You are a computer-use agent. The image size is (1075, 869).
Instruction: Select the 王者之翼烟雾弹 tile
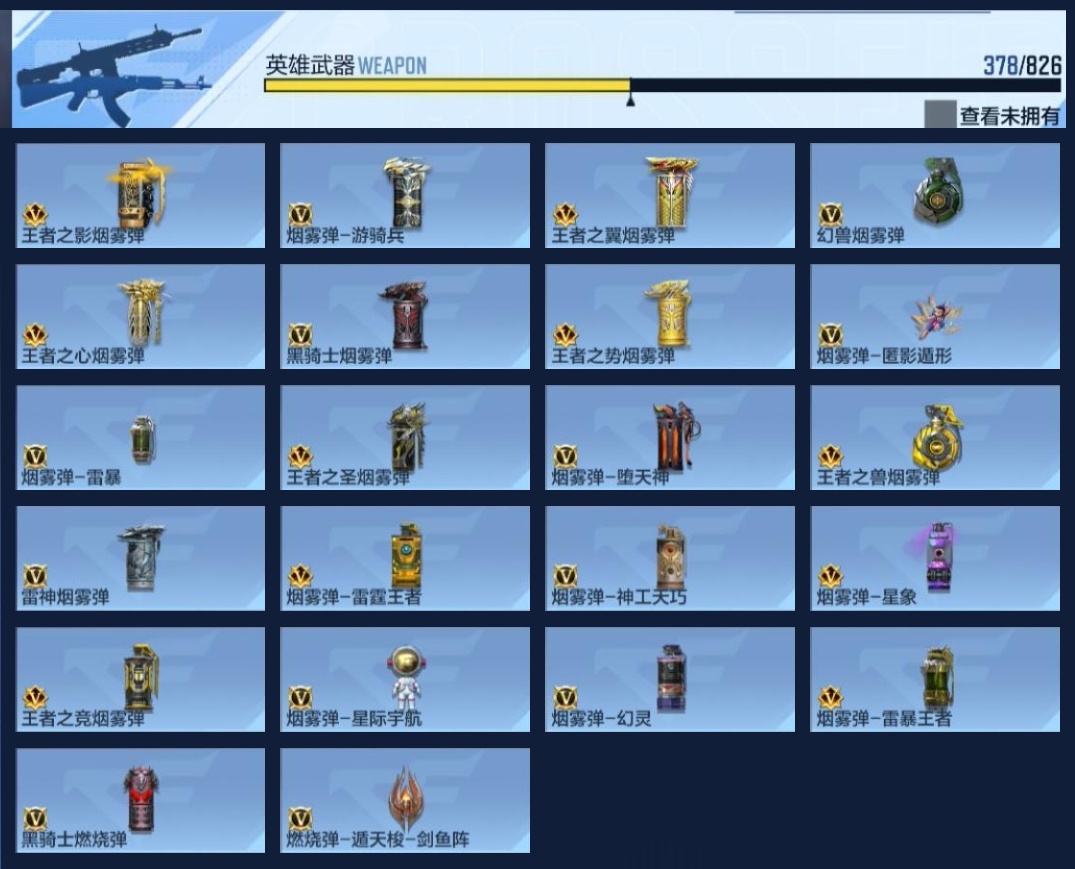(670, 195)
